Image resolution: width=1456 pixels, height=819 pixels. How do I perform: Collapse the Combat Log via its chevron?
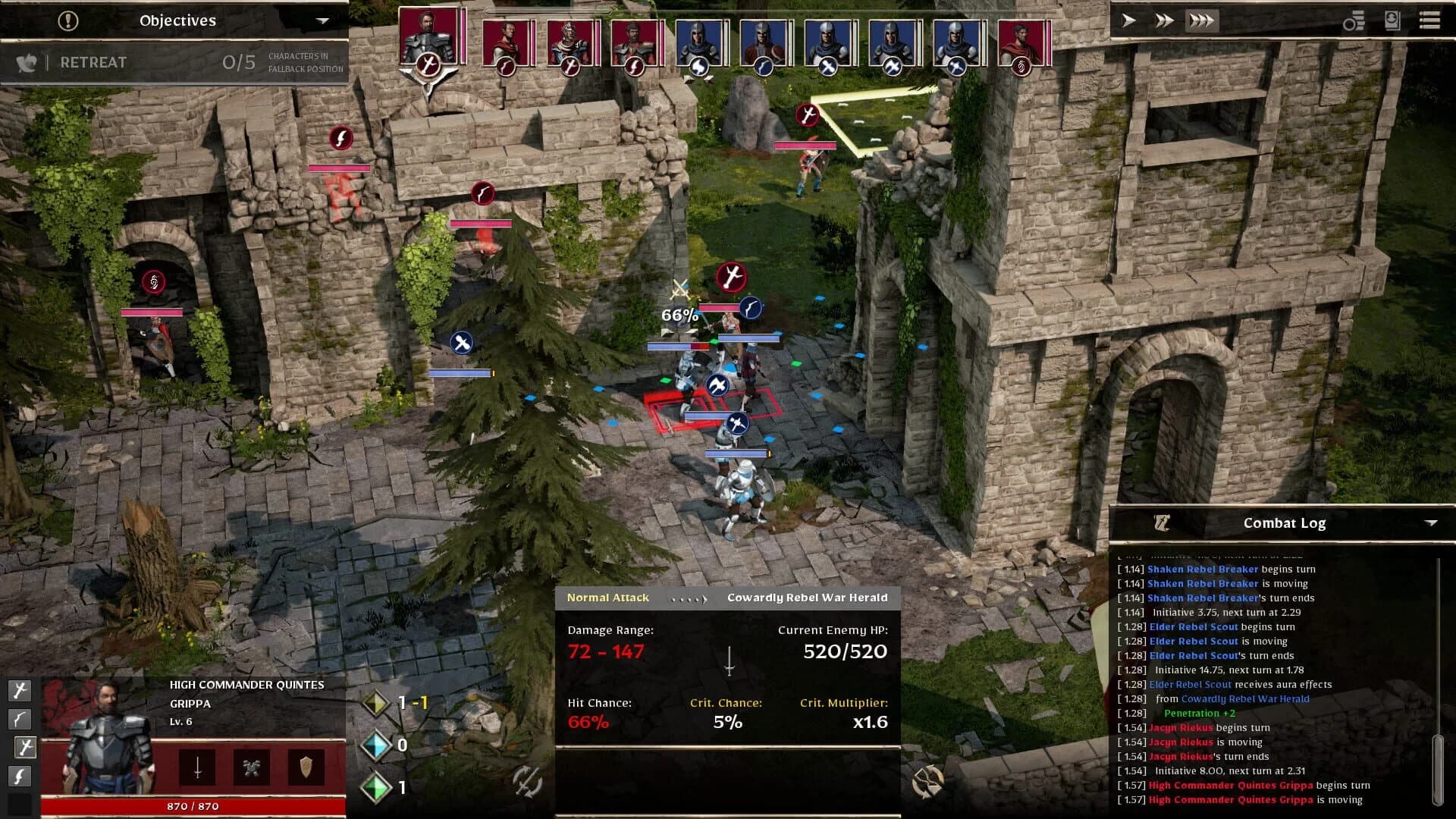pos(1432,522)
